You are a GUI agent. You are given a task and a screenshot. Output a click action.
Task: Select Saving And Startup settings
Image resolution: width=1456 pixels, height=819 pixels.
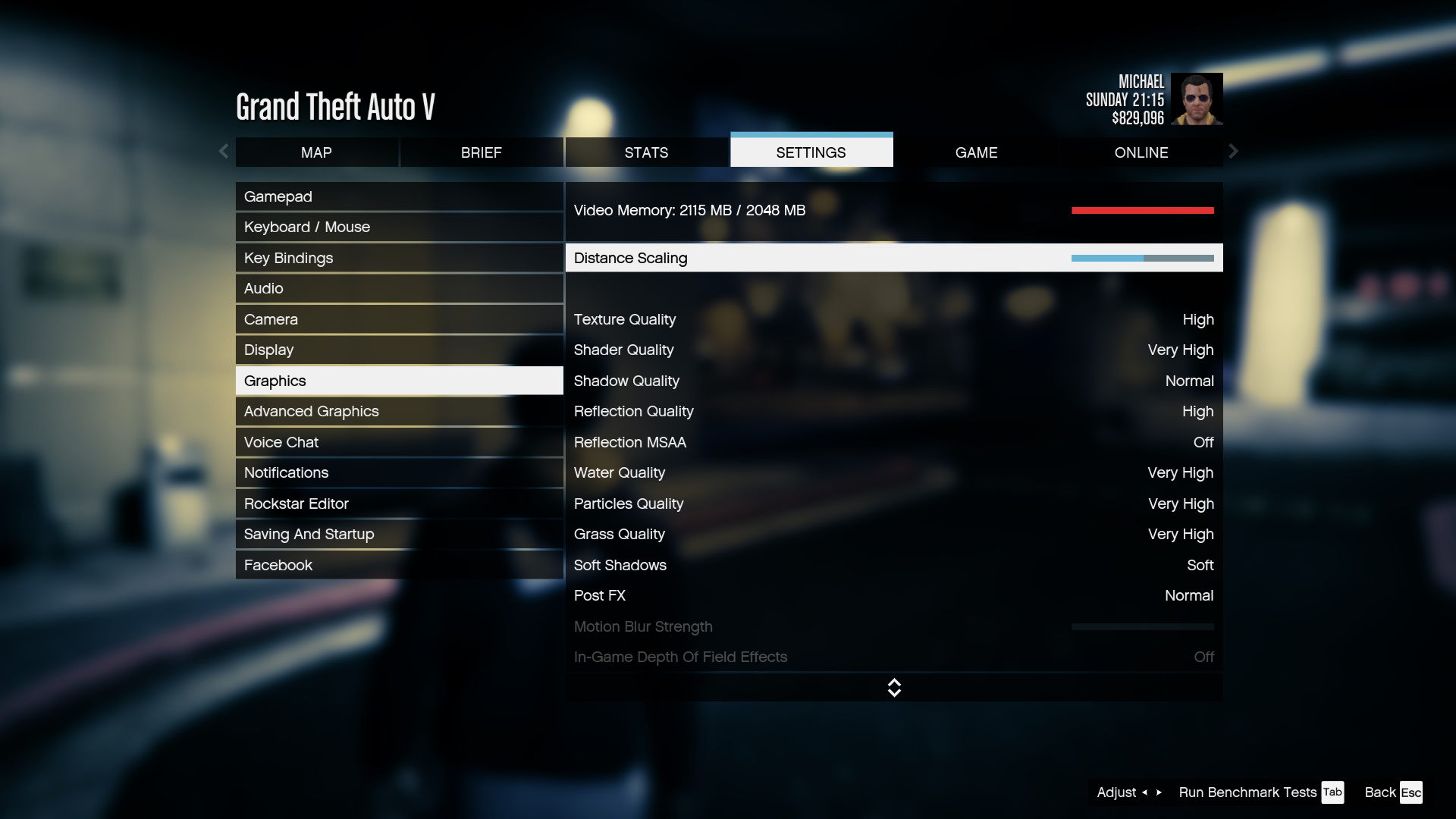click(399, 535)
